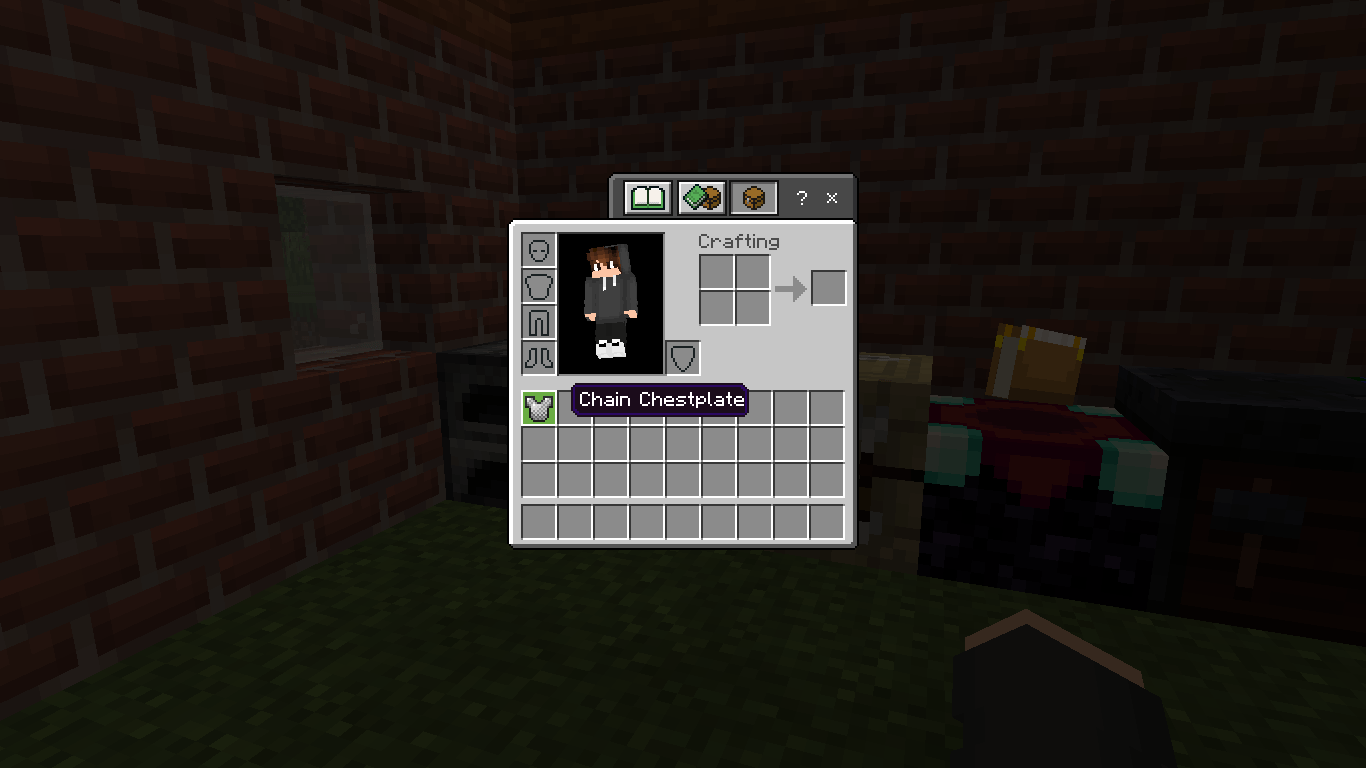This screenshot has width=1366, height=768.
Task: Click the bottom-right crafting grid slot
Action: point(752,306)
